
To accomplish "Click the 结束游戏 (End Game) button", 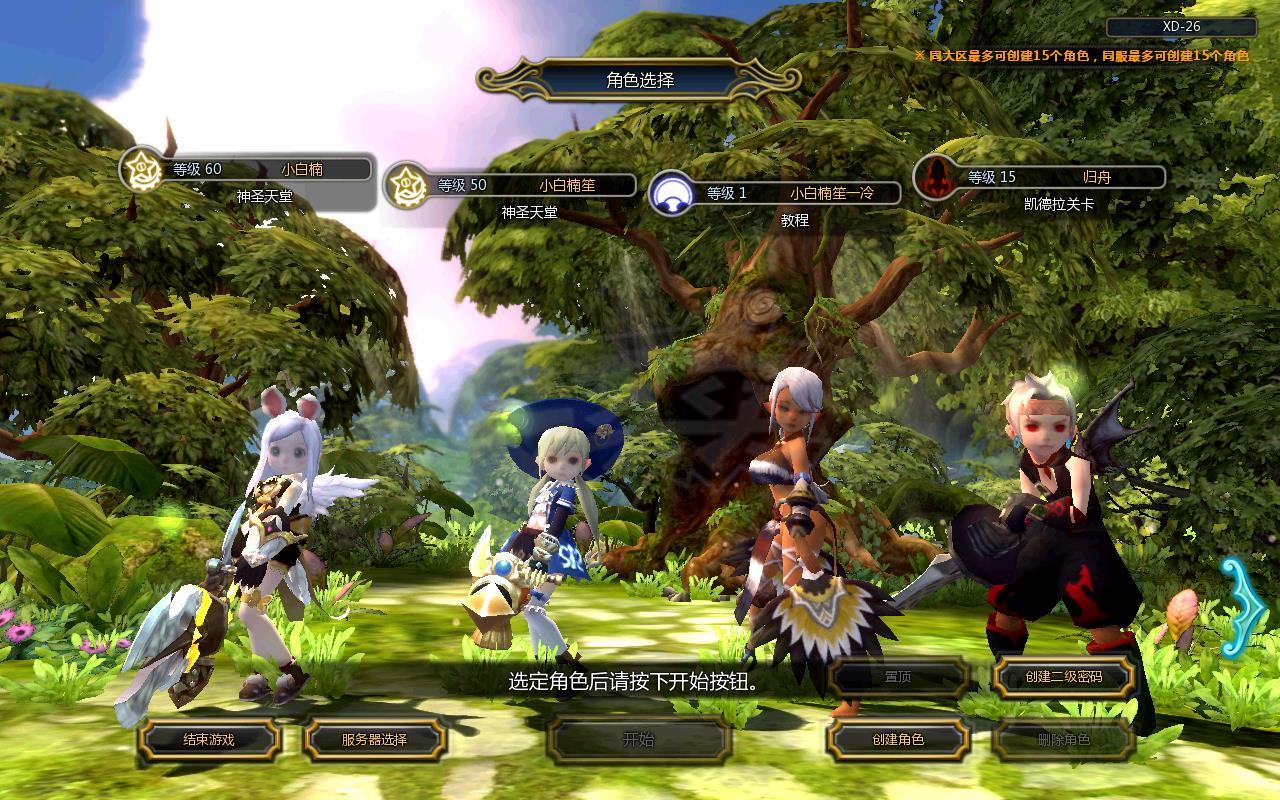I will pos(209,740).
